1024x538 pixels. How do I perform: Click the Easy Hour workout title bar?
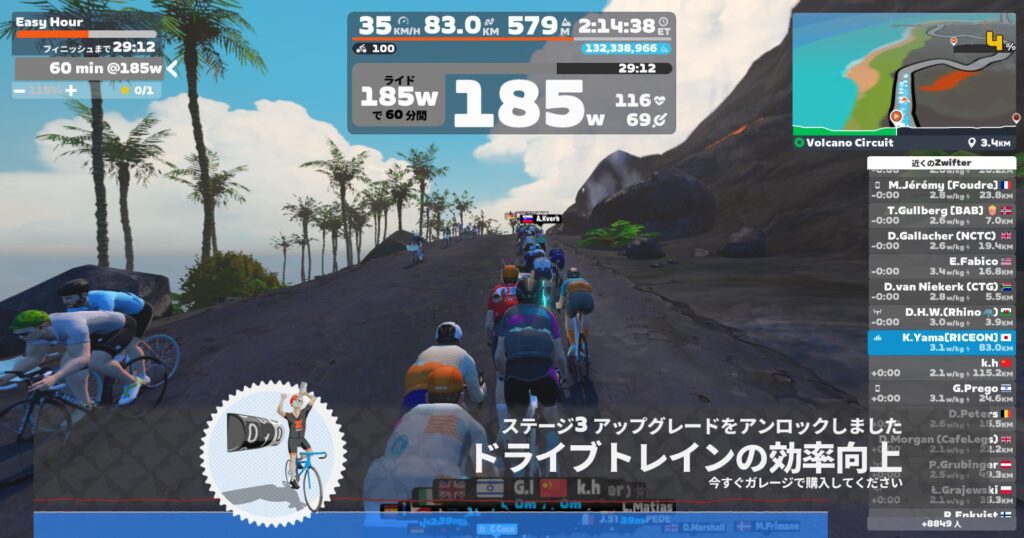[85, 23]
